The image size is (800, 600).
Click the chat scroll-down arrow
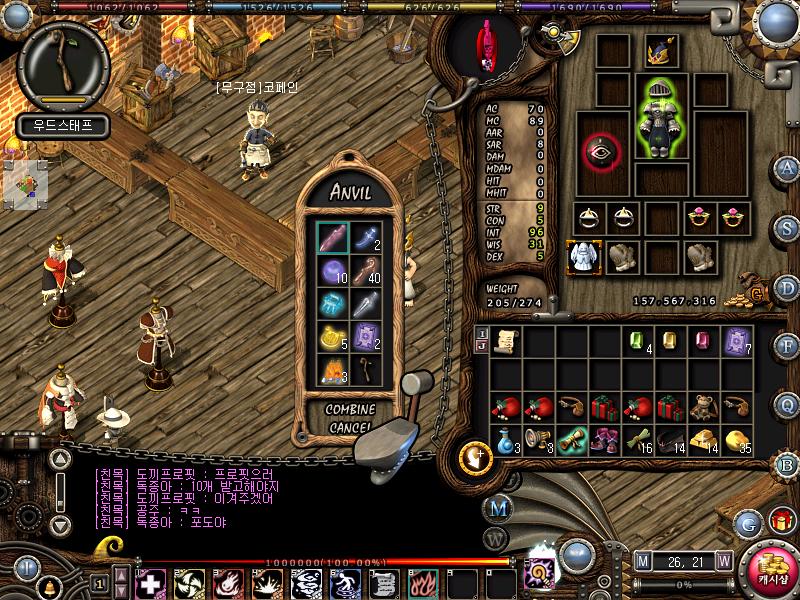coord(60,524)
